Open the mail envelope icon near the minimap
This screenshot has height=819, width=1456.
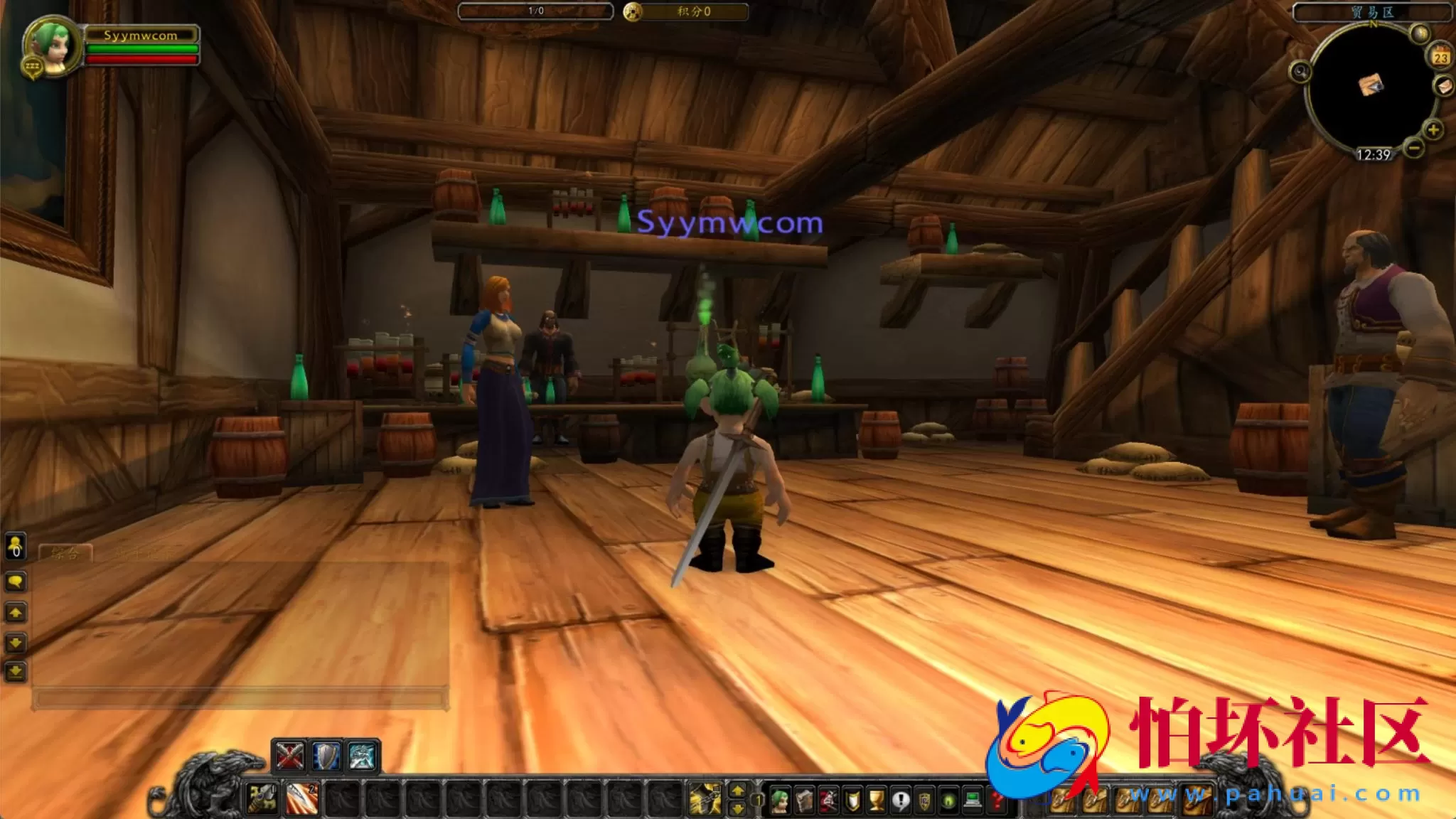coord(1443,87)
